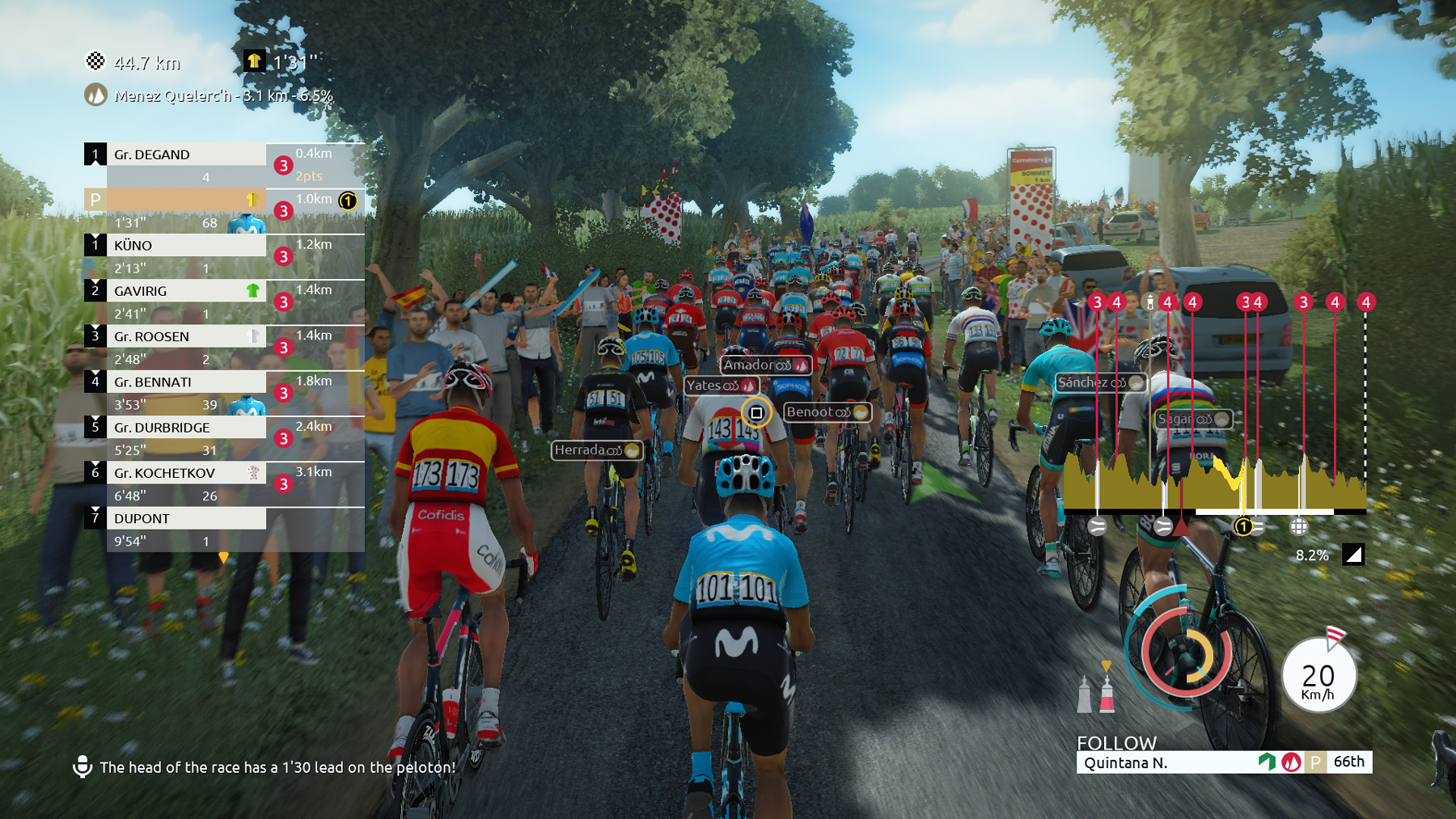Select the Gr. DEGAND group row
The width and height of the screenshot is (1456, 819).
[x=186, y=154]
